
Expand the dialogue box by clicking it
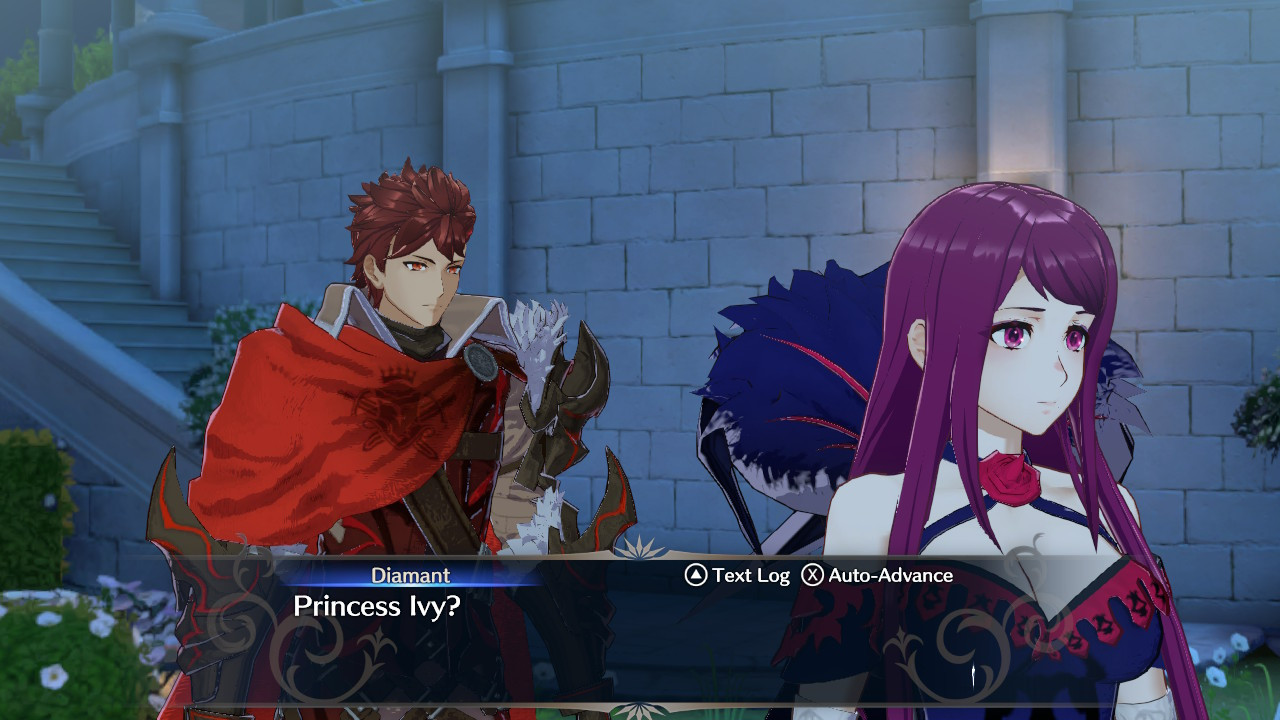(640, 630)
